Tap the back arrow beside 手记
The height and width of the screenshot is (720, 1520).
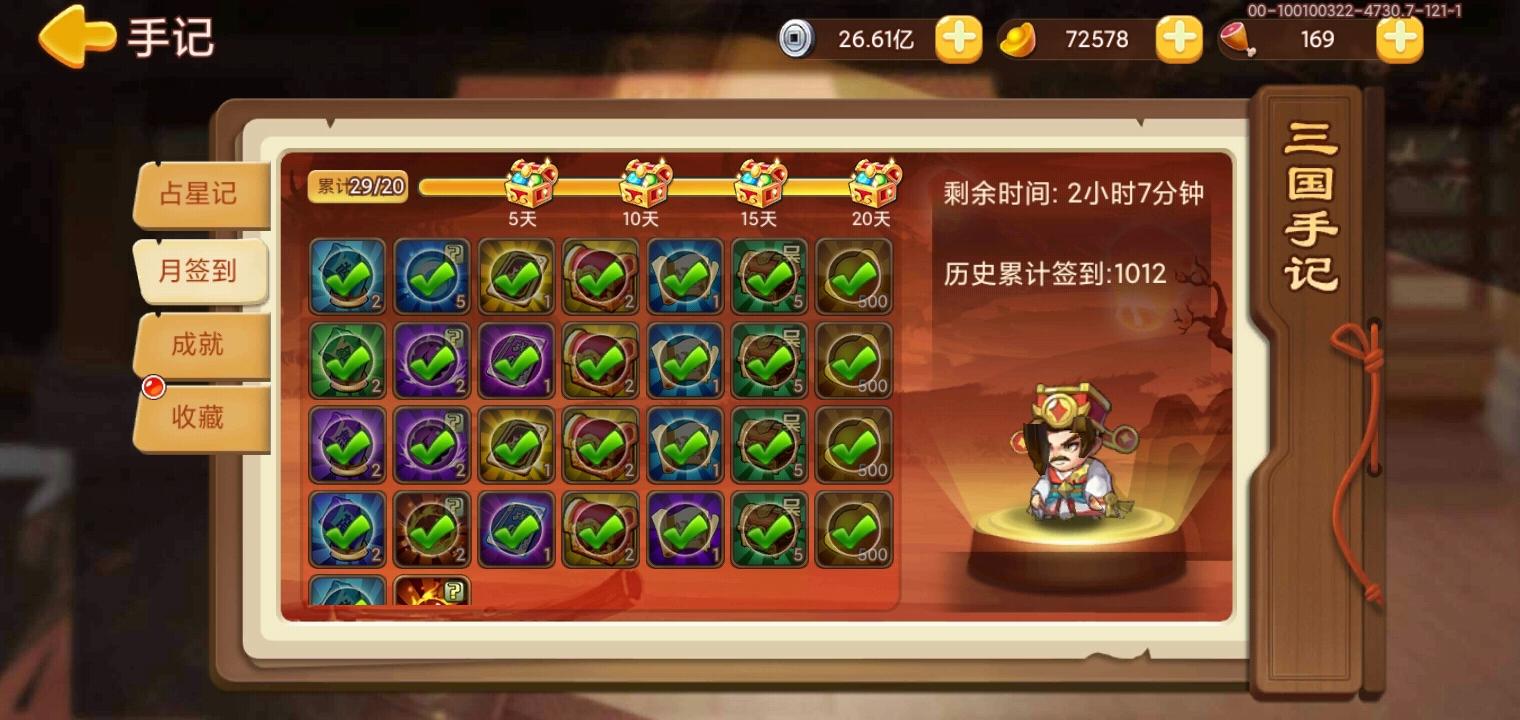point(73,37)
